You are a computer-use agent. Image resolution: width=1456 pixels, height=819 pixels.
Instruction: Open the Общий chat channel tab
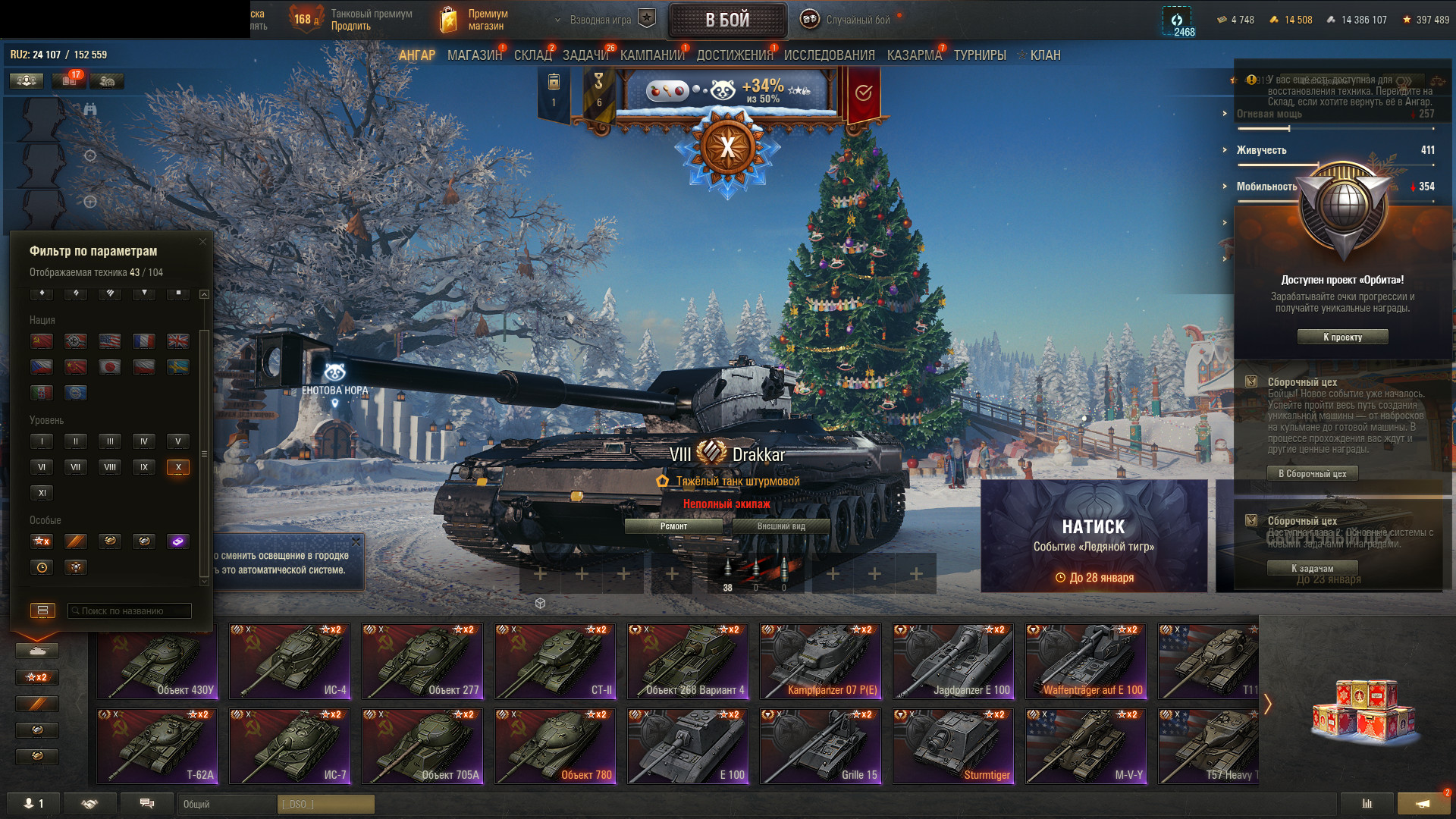(x=227, y=804)
